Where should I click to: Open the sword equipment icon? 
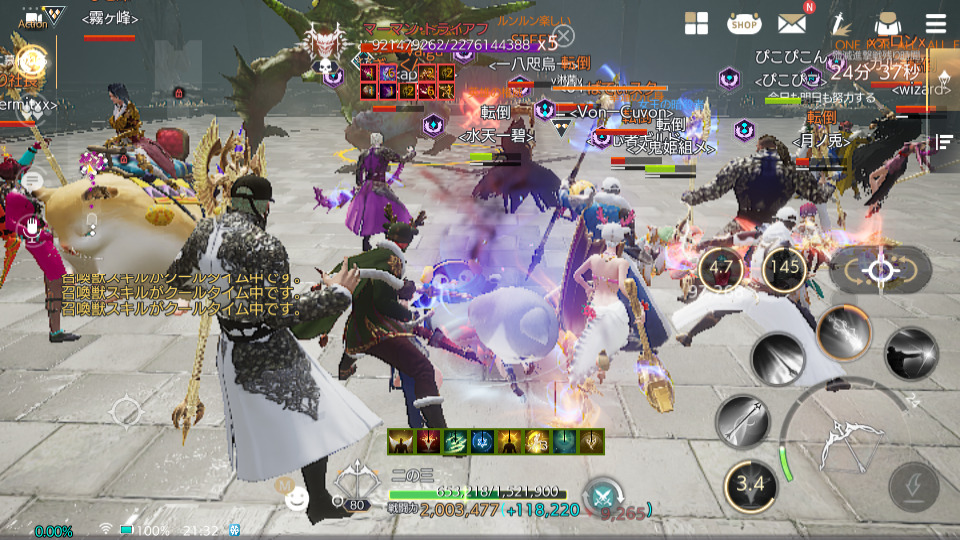839,24
